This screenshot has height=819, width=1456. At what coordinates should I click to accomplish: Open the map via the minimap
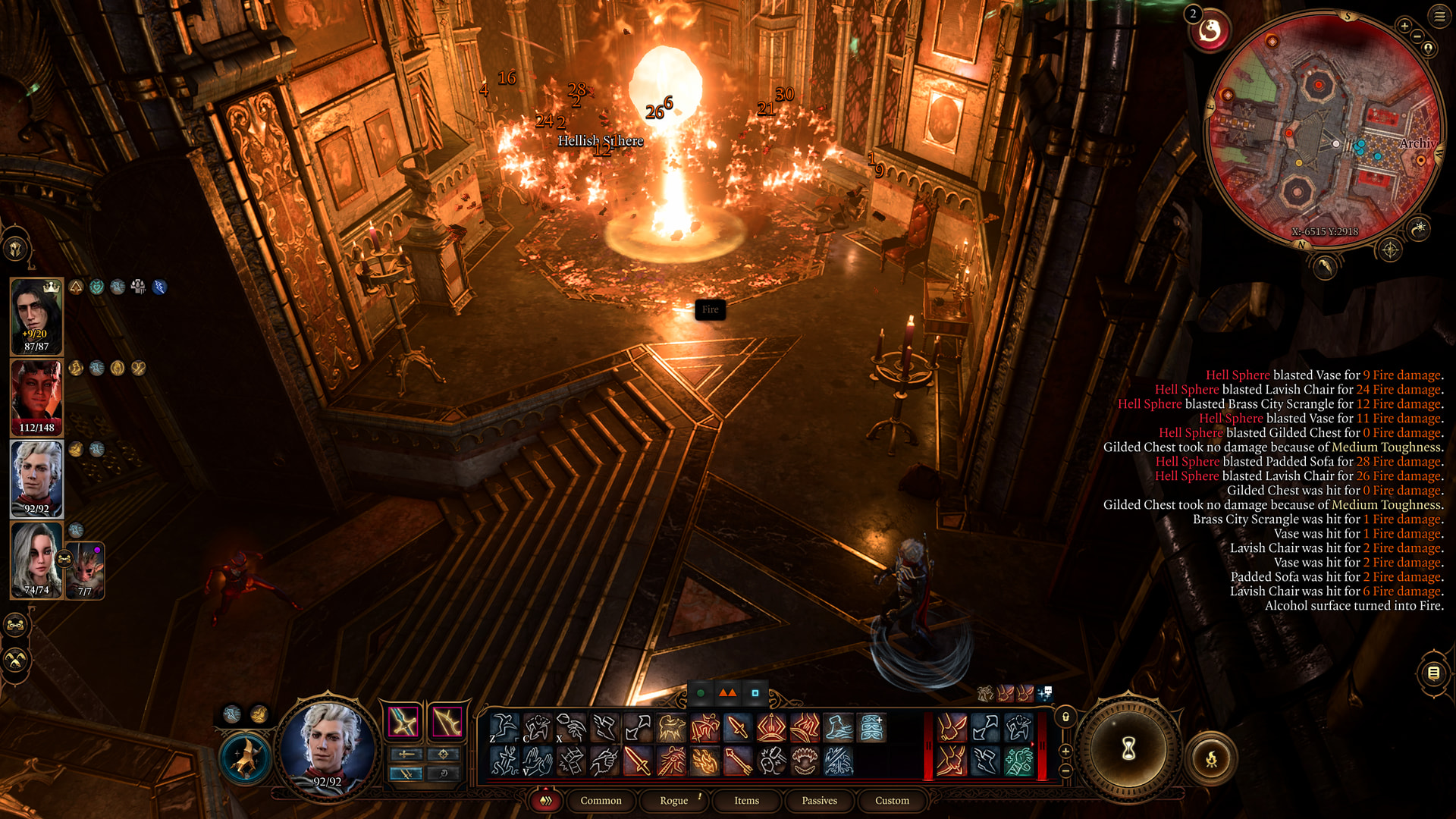coord(1323,129)
